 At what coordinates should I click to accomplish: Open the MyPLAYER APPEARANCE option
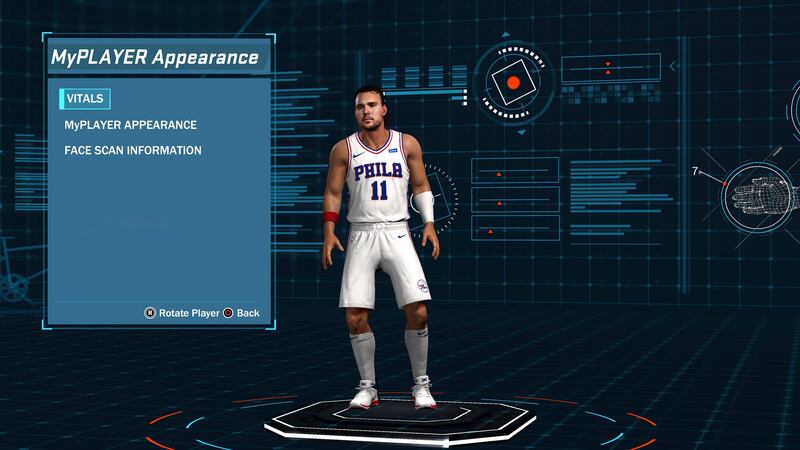pos(130,125)
